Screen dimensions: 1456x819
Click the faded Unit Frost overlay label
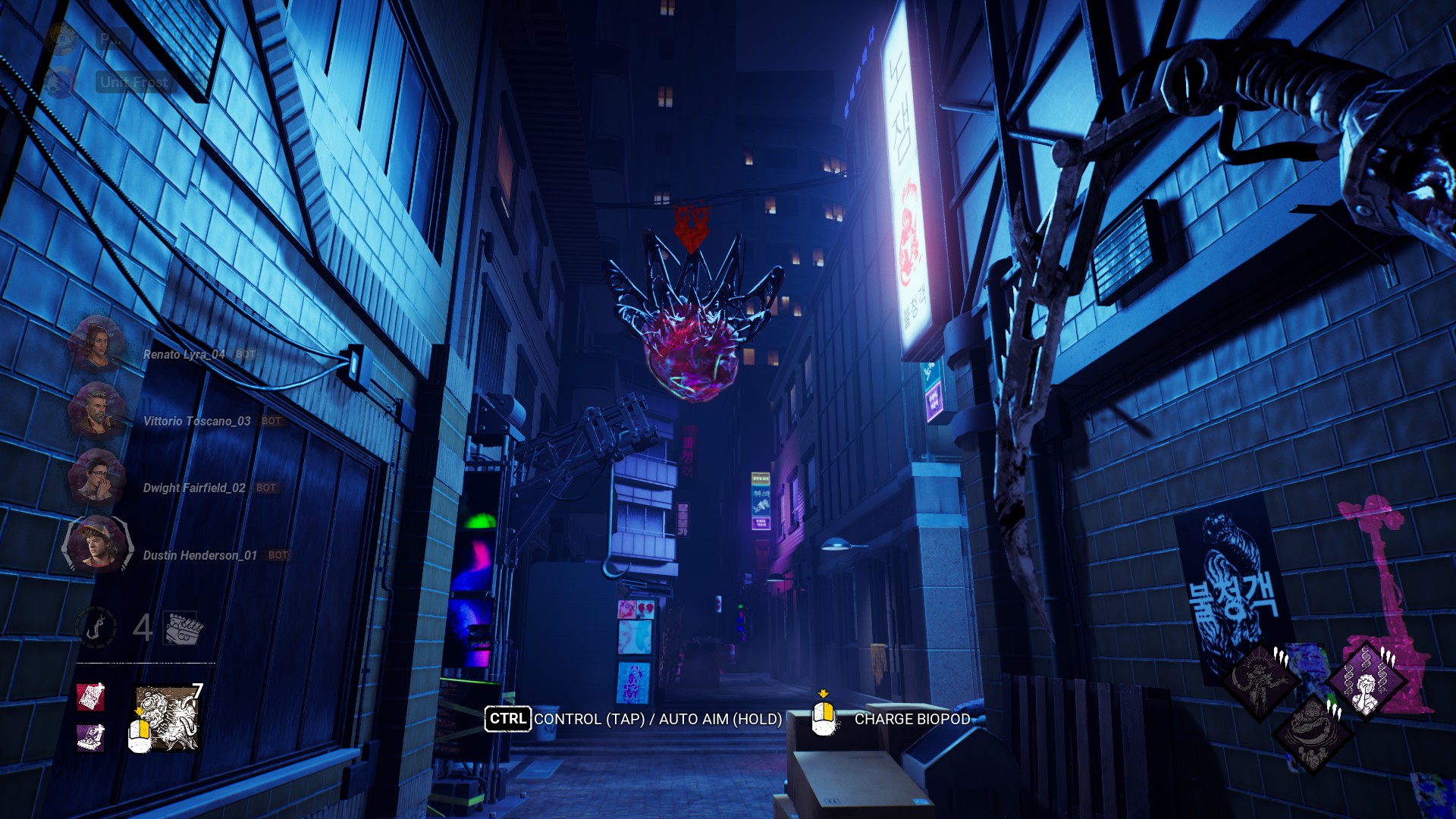[x=135, y=82]
